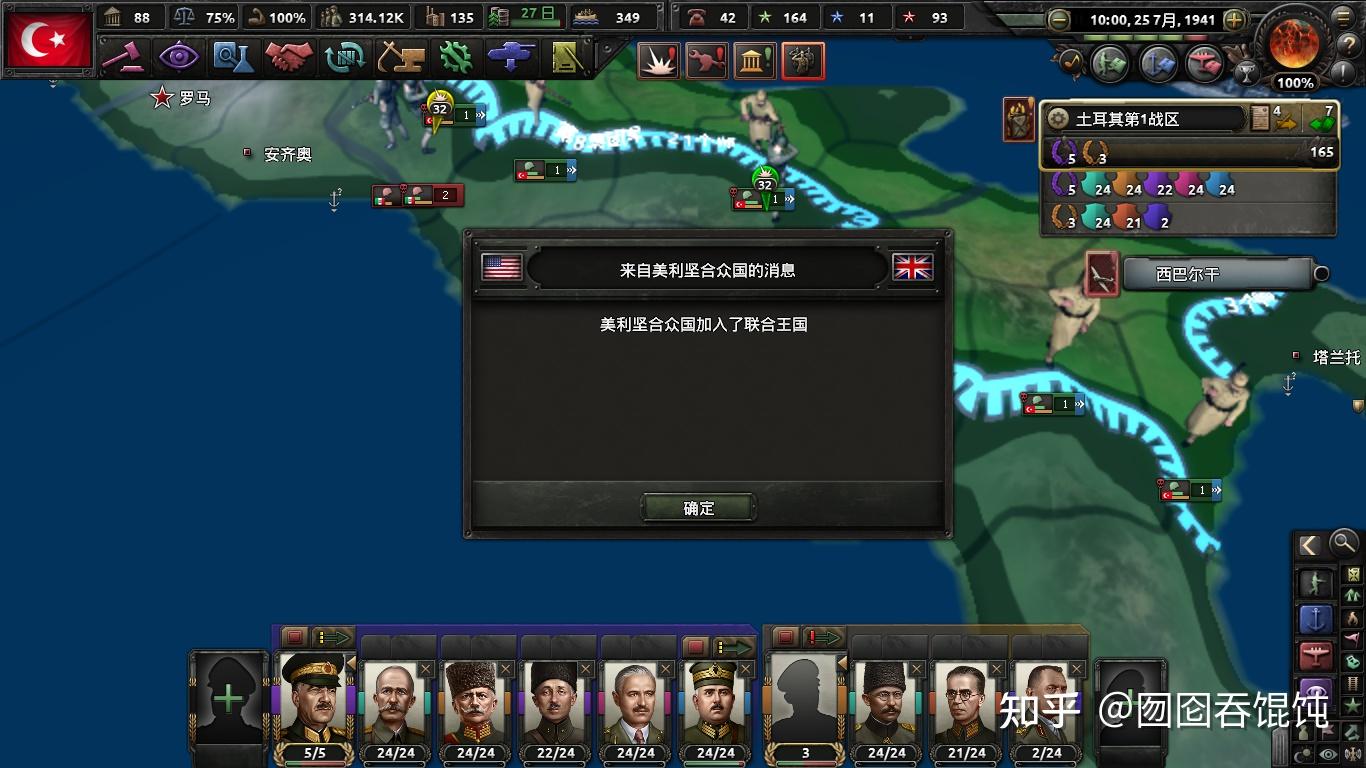This screenshot has width=1366, height=768.
Task: Set game speed to maximum on the speed bar
Action: (1194, 37)
